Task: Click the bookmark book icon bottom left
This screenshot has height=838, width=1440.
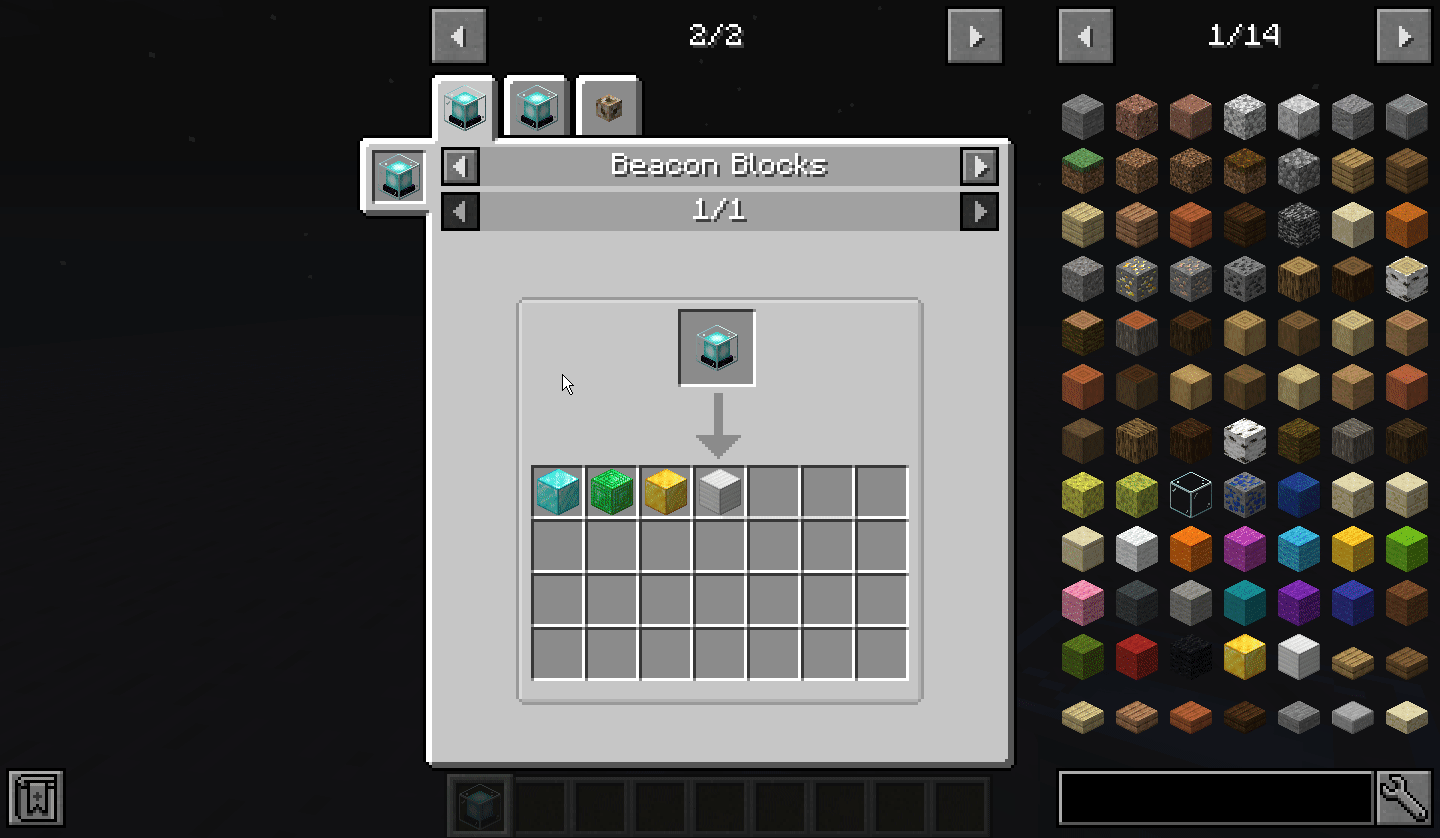Action: [x=37, y=798]
